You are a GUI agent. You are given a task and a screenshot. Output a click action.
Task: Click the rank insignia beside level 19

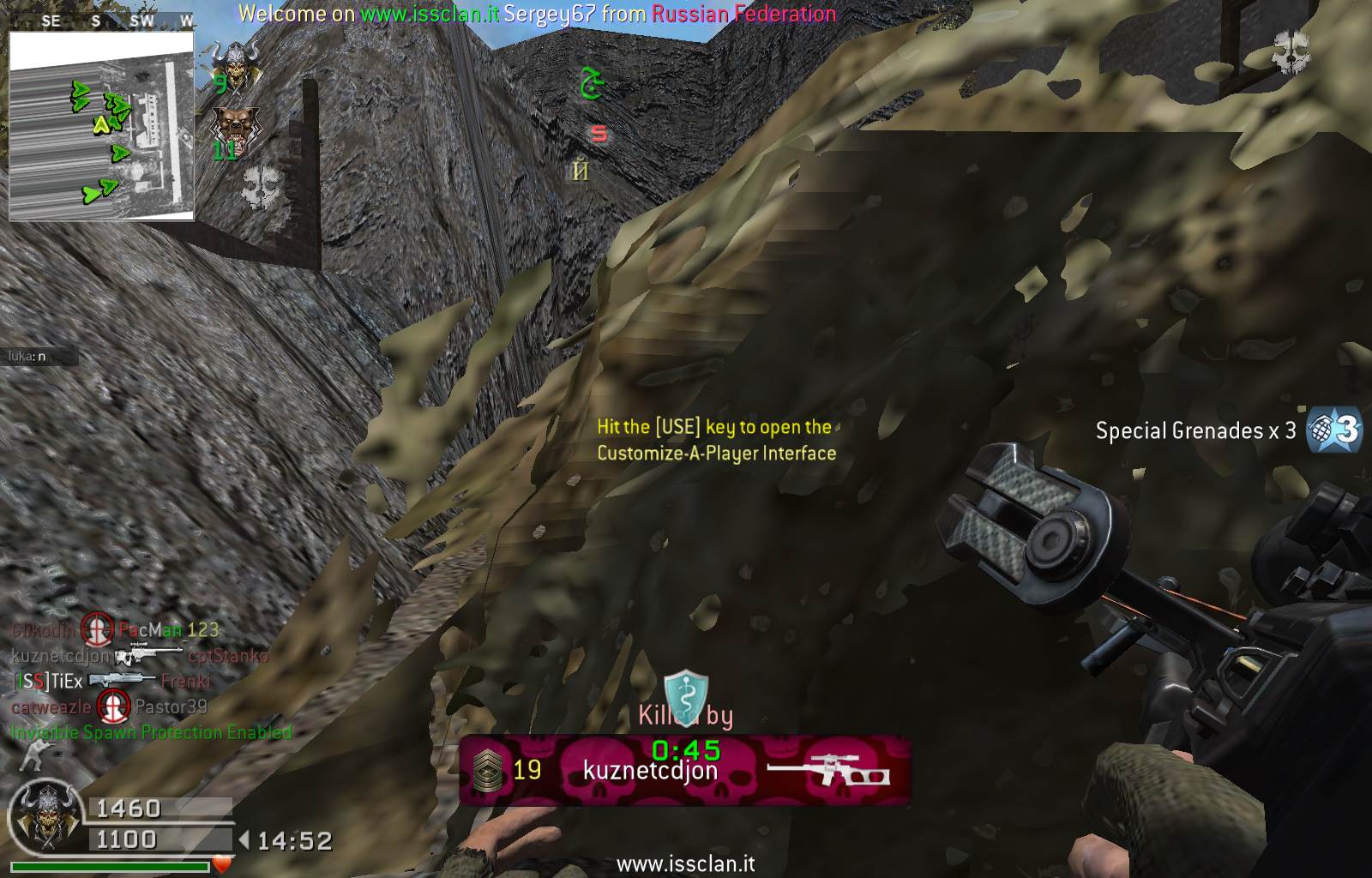[487, 769]
